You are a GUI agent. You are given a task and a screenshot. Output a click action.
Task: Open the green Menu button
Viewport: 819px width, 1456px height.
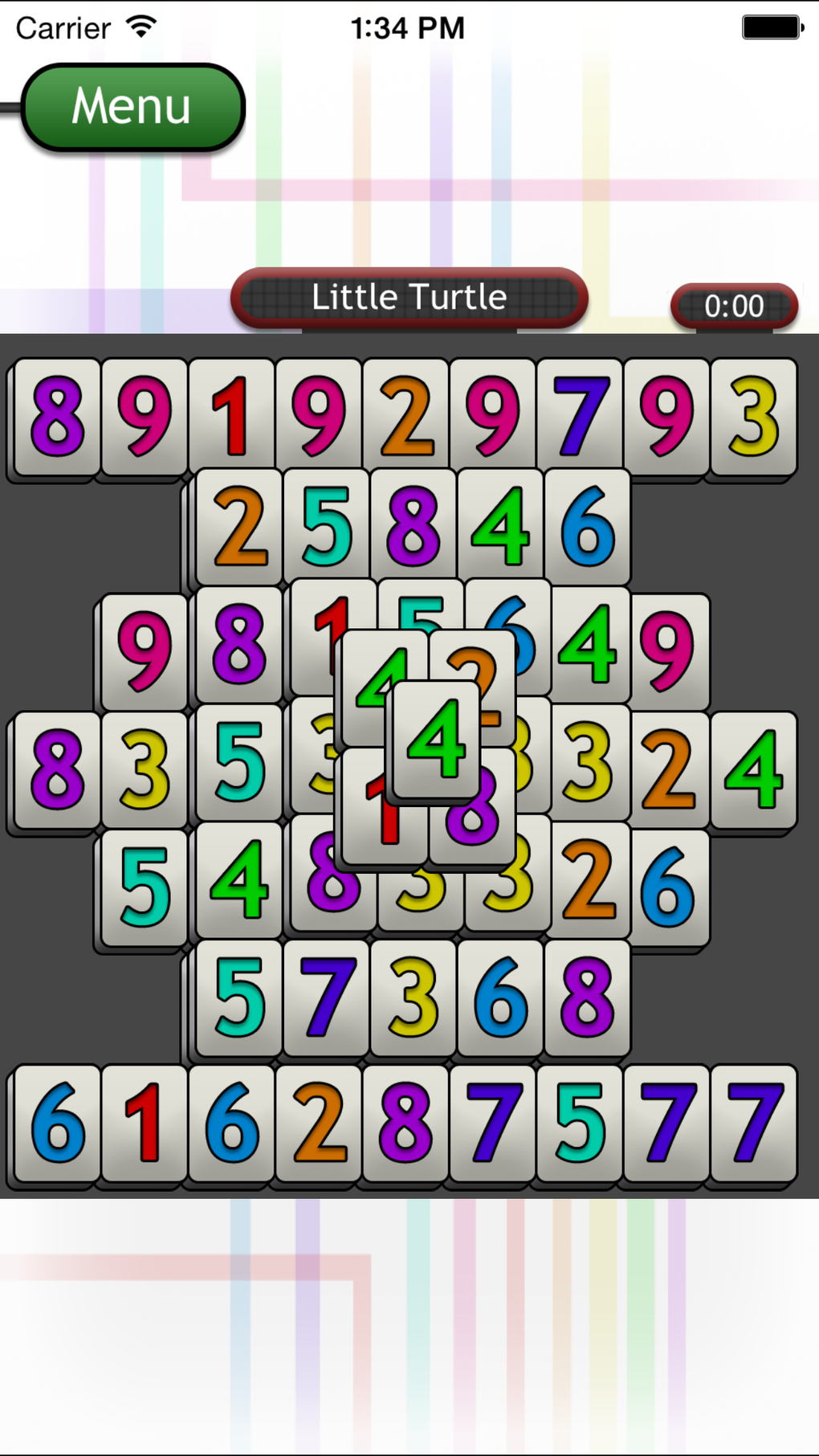tap(132, 107)
